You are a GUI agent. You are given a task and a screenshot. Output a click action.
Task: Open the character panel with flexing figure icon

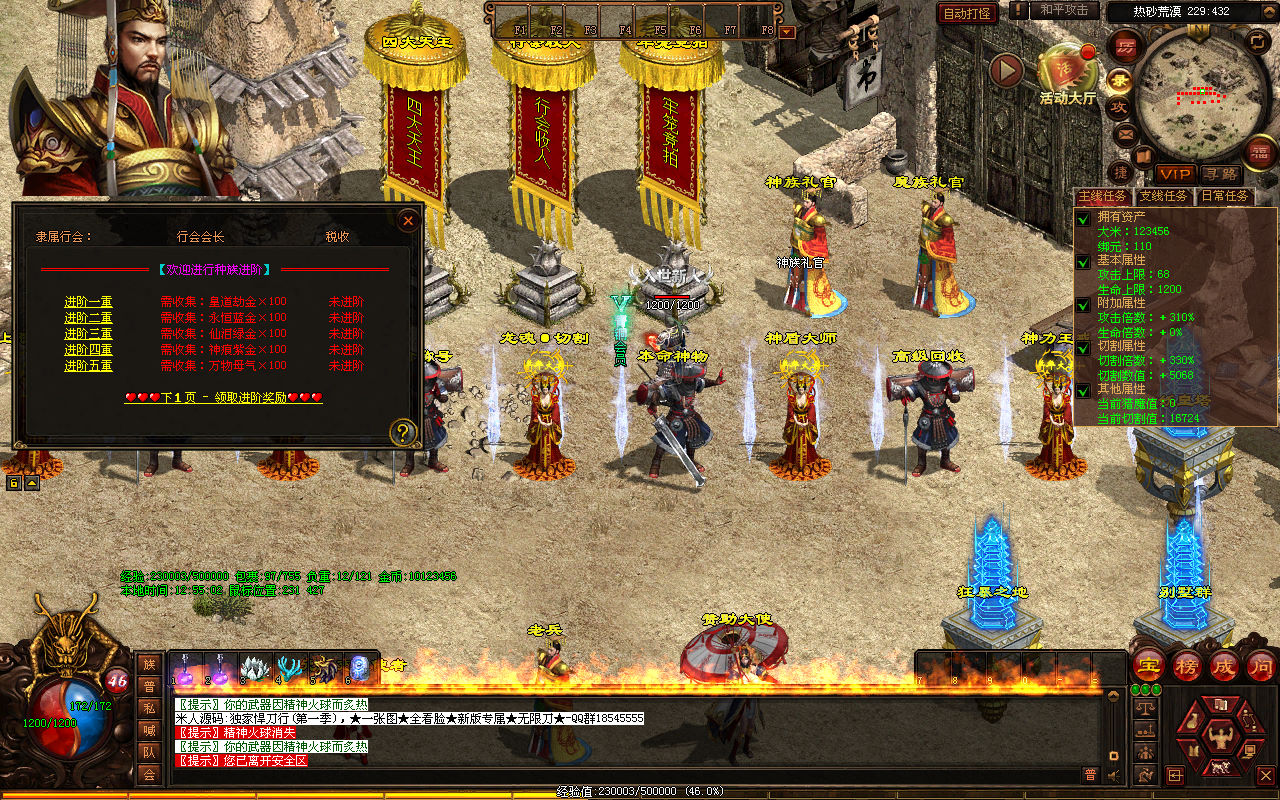tap(1219, 738)
